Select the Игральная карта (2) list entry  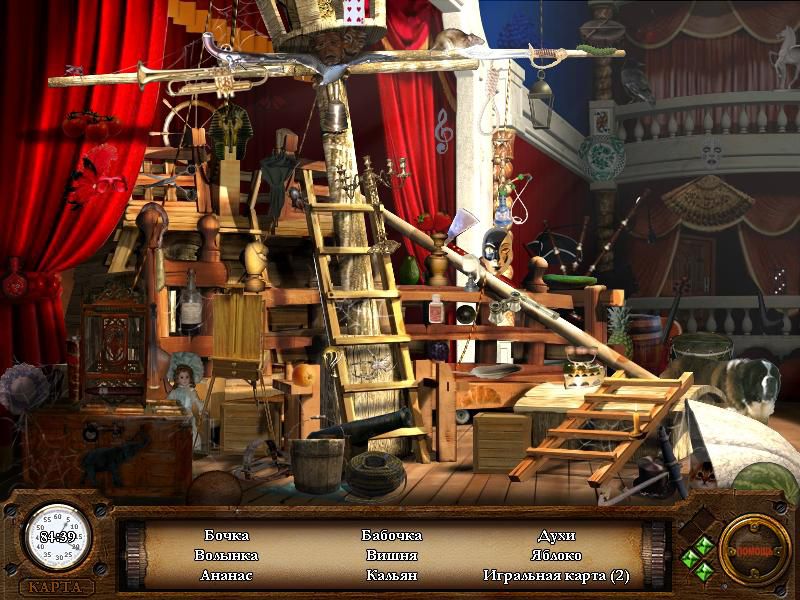pyautogui.click(x=556, y=575)
